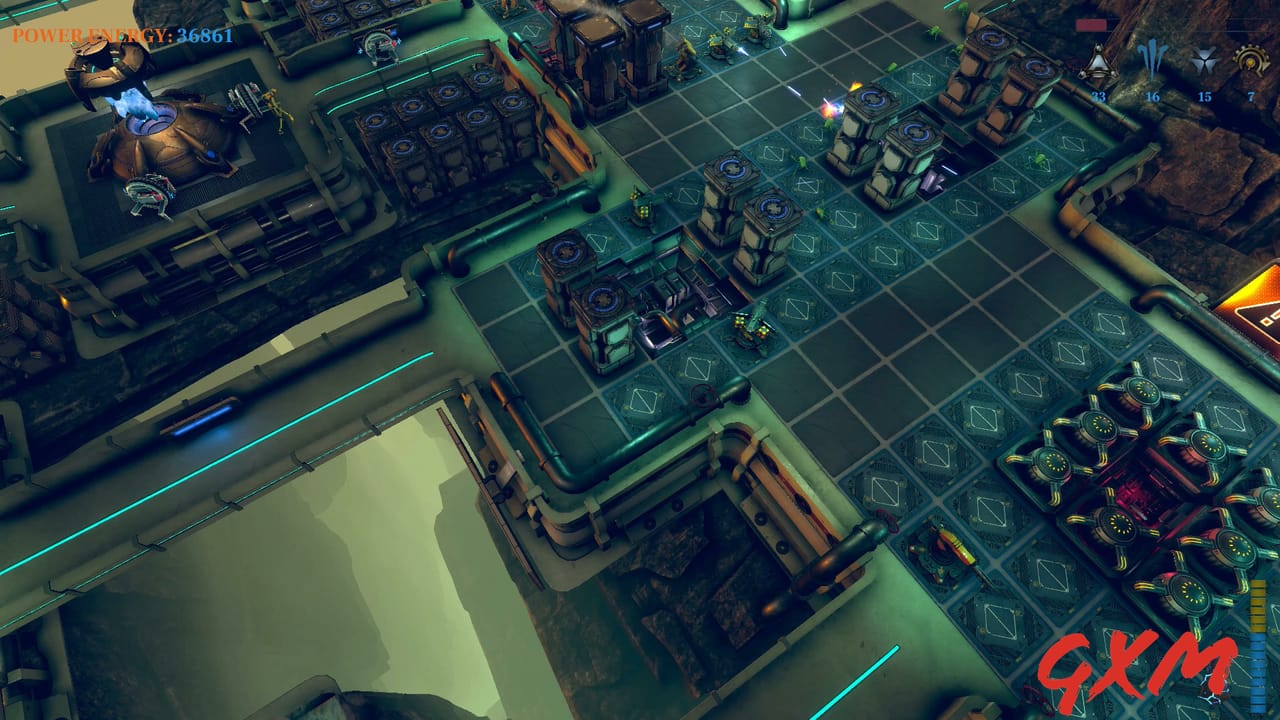Click the golden gear resource icon showing 7
The image size is (1280, 720).
pyautogui.click(x=1252, y=60)
